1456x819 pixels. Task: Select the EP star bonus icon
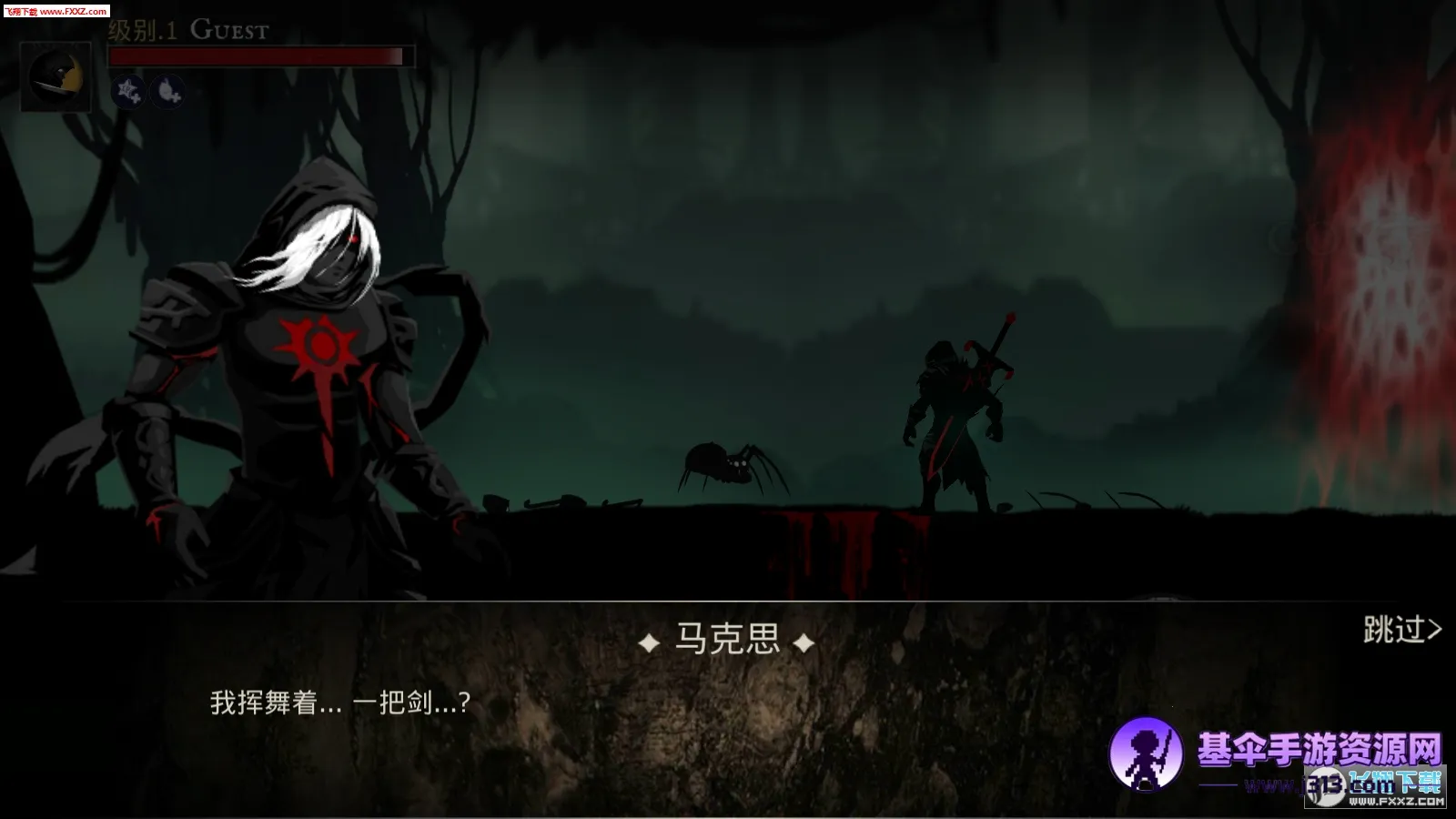[x=128, y=90]
